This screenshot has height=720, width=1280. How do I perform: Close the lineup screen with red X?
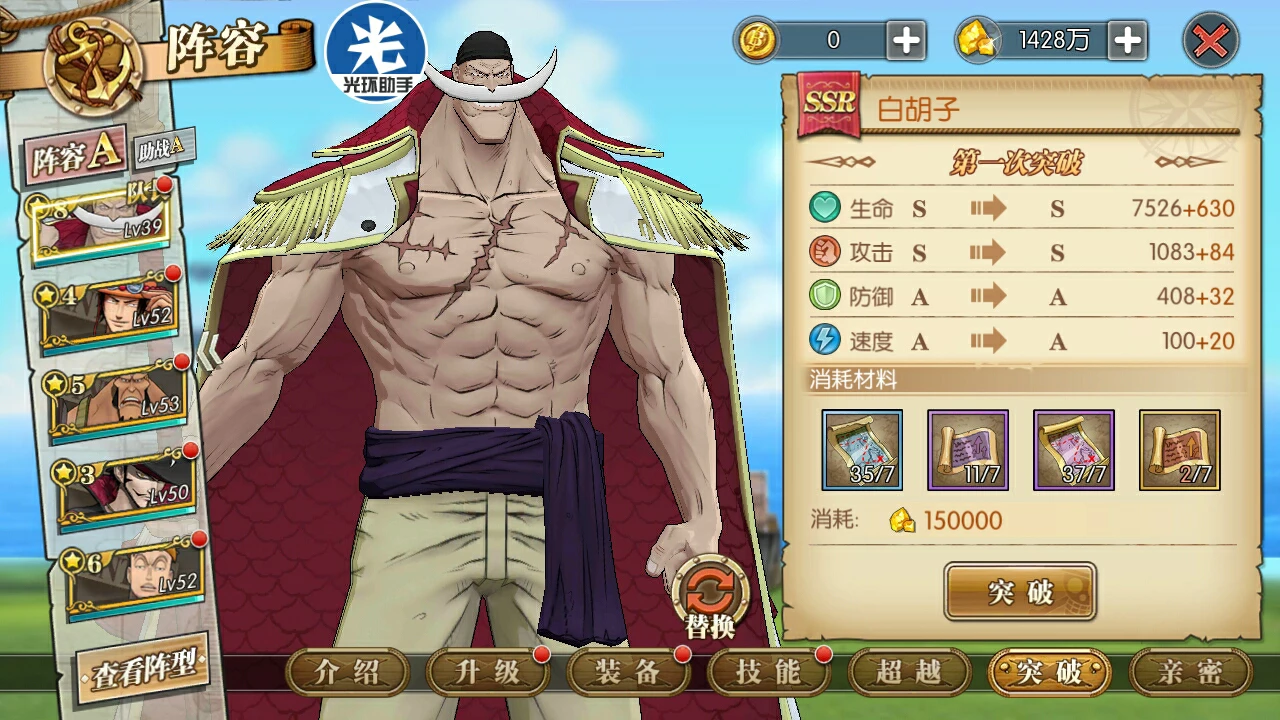[x=1210, y=41]
